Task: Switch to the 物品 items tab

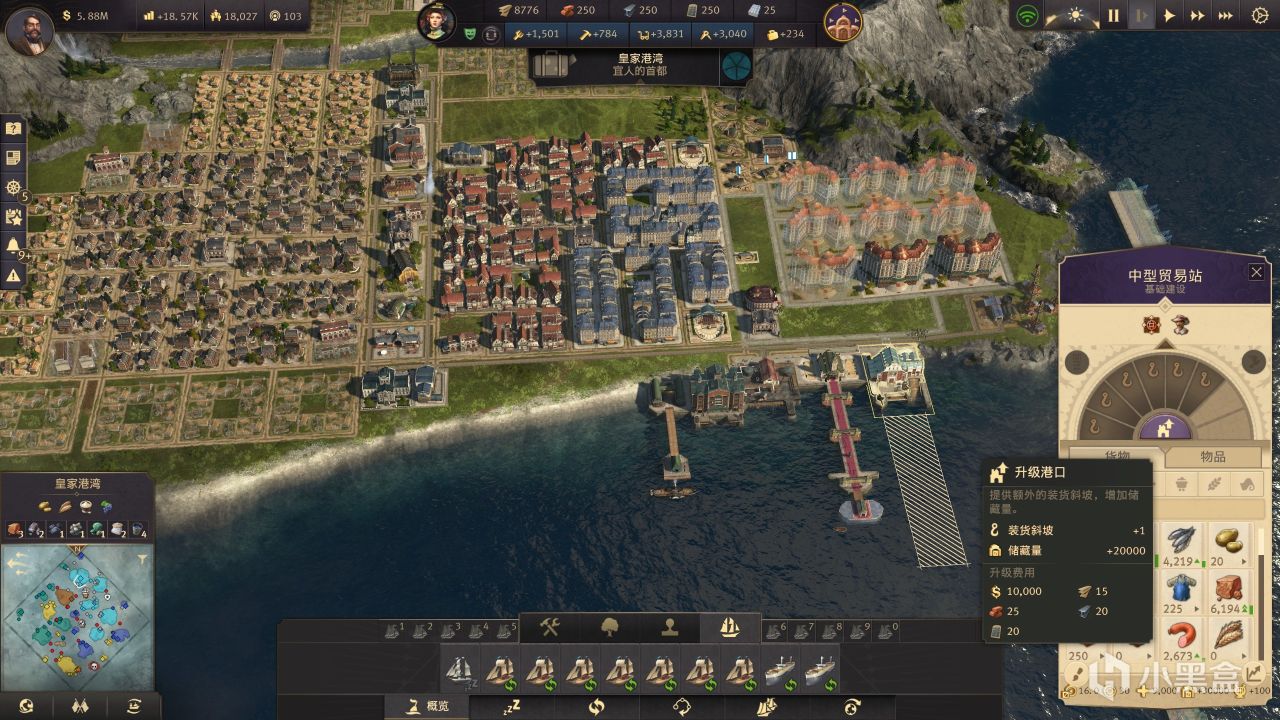Action: pos(1212,456)
